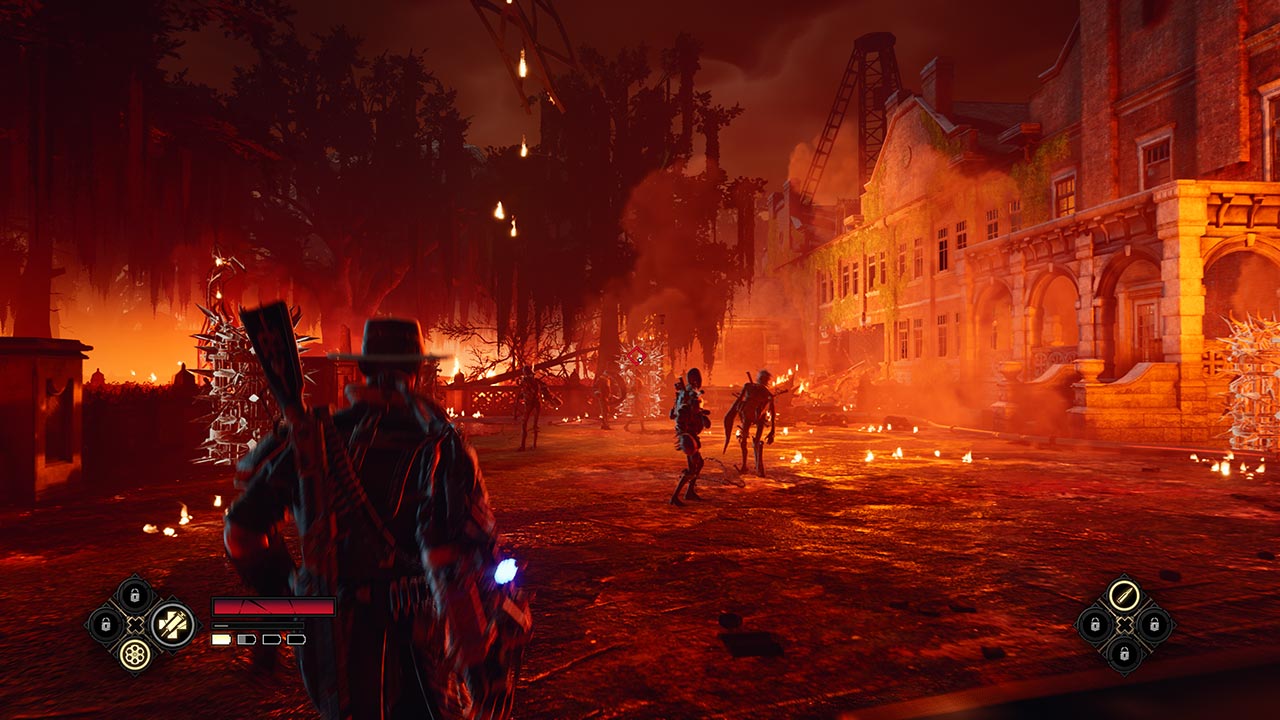Screen dimensions: 1280x720
Task: Choose the bullet ammo slot
Action: [x=1125, y=596]
